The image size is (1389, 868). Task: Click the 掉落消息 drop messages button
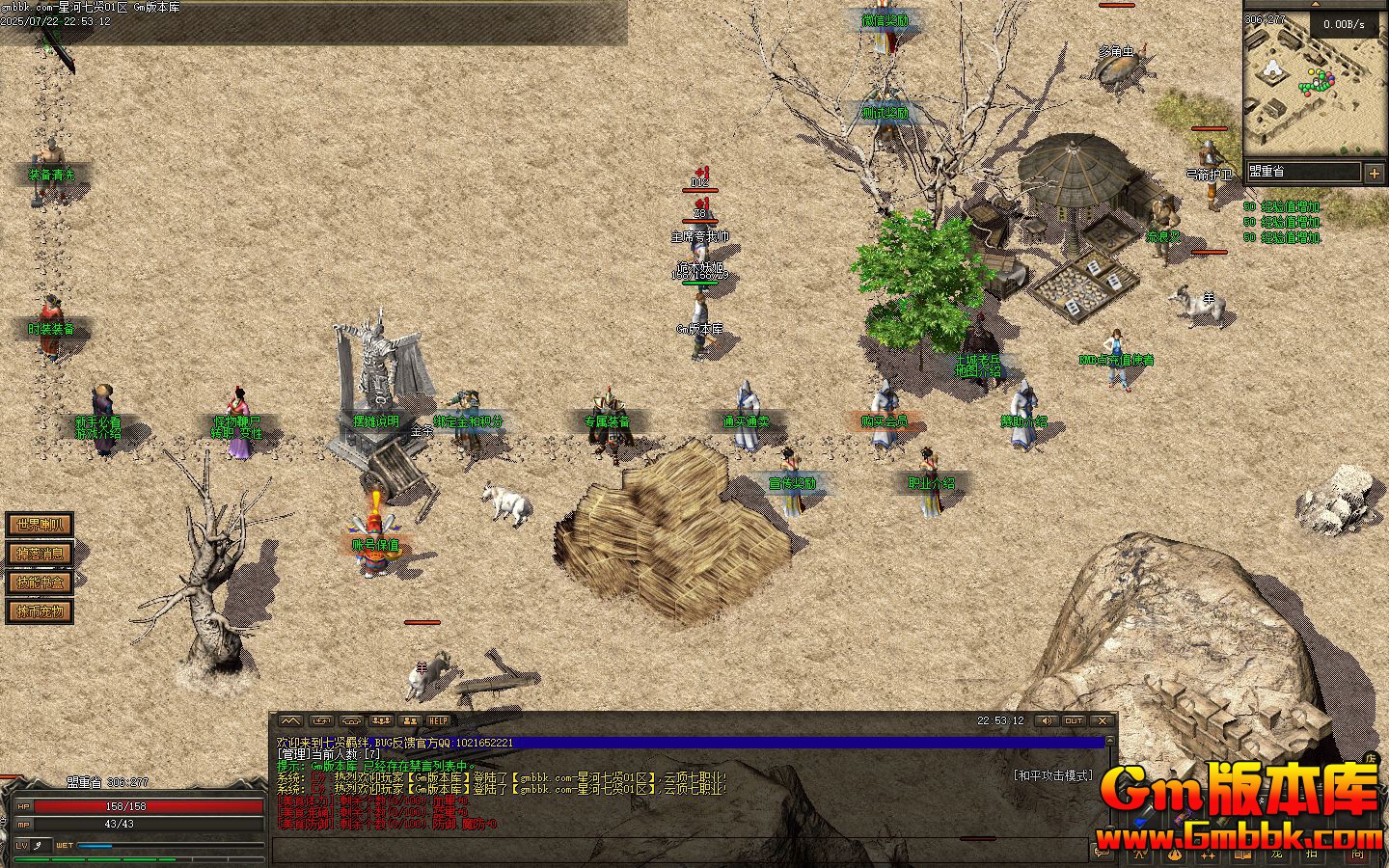(40, 554)
